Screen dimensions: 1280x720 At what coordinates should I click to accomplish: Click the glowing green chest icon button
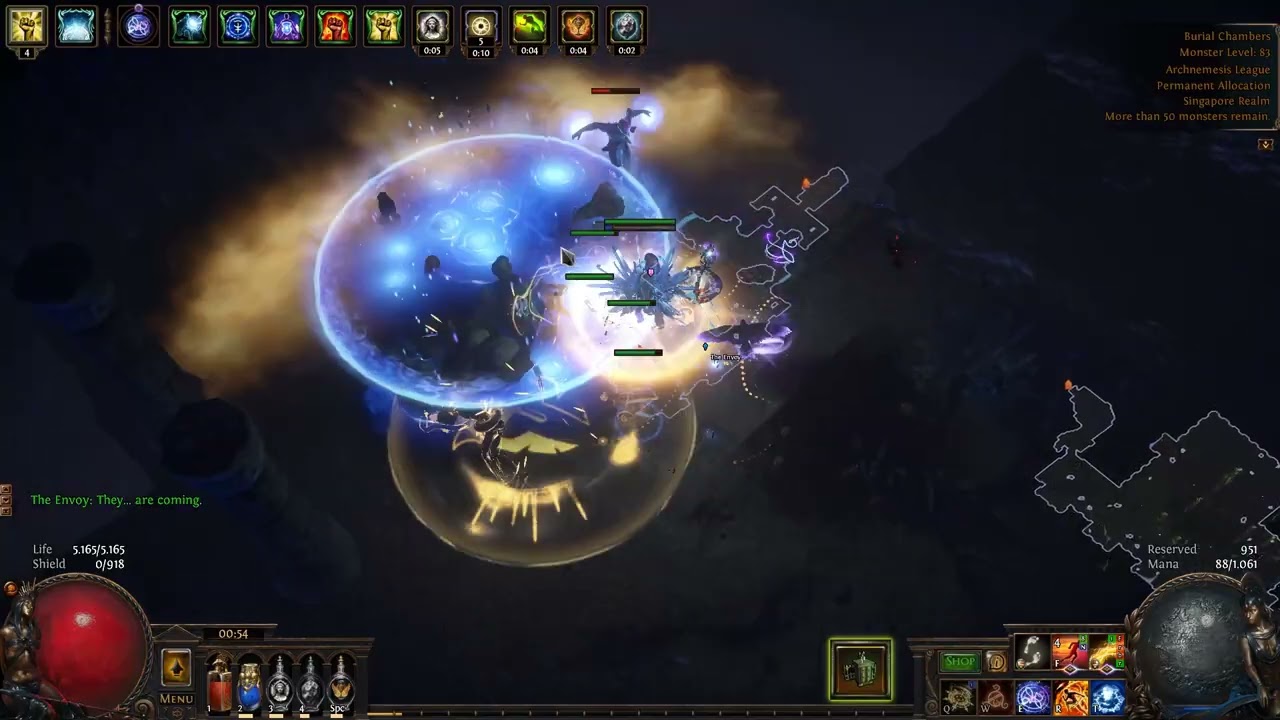pyautogui.click(x=860, y=669)
